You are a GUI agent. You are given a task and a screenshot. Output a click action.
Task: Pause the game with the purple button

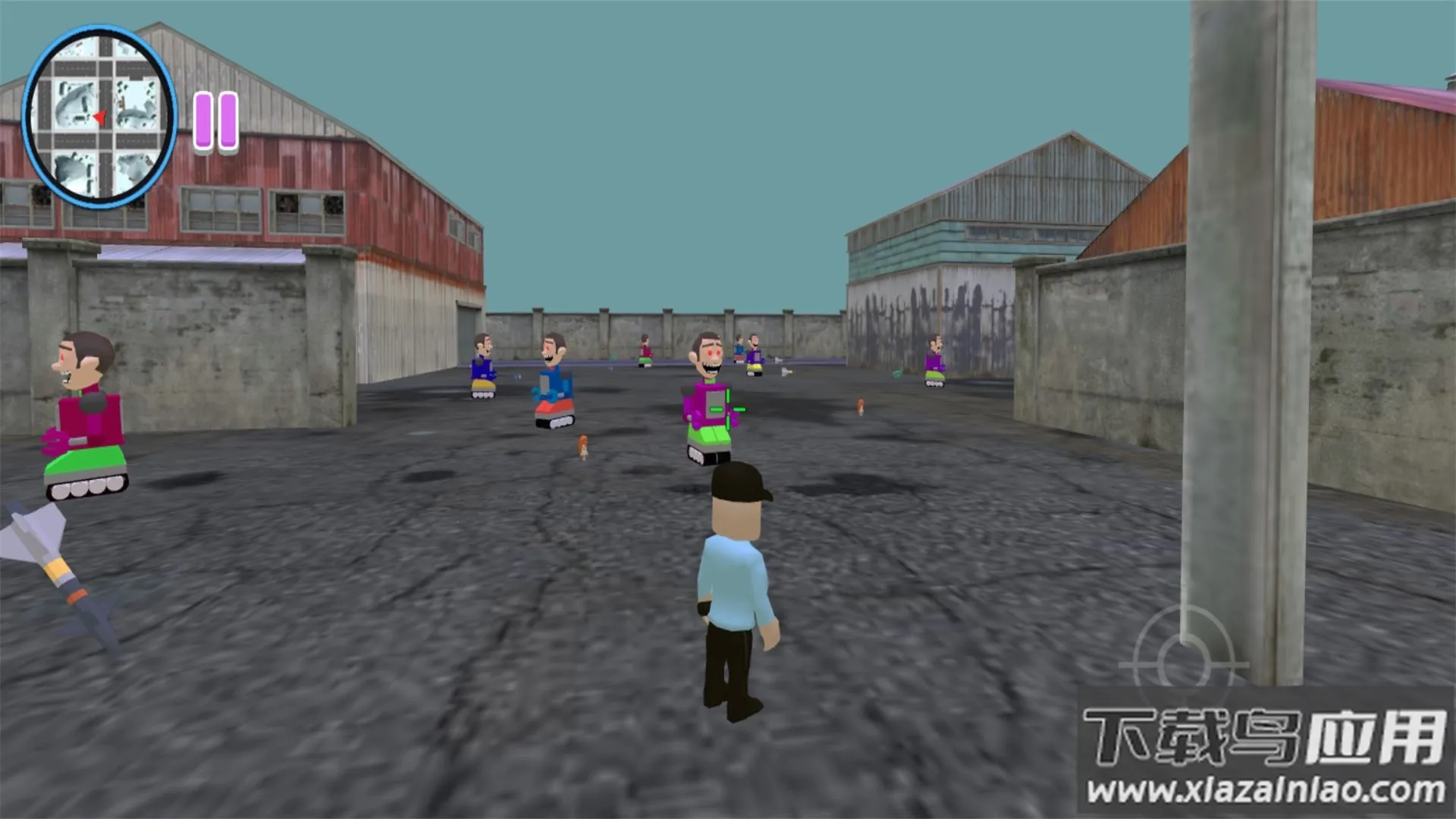click(216, 121)
